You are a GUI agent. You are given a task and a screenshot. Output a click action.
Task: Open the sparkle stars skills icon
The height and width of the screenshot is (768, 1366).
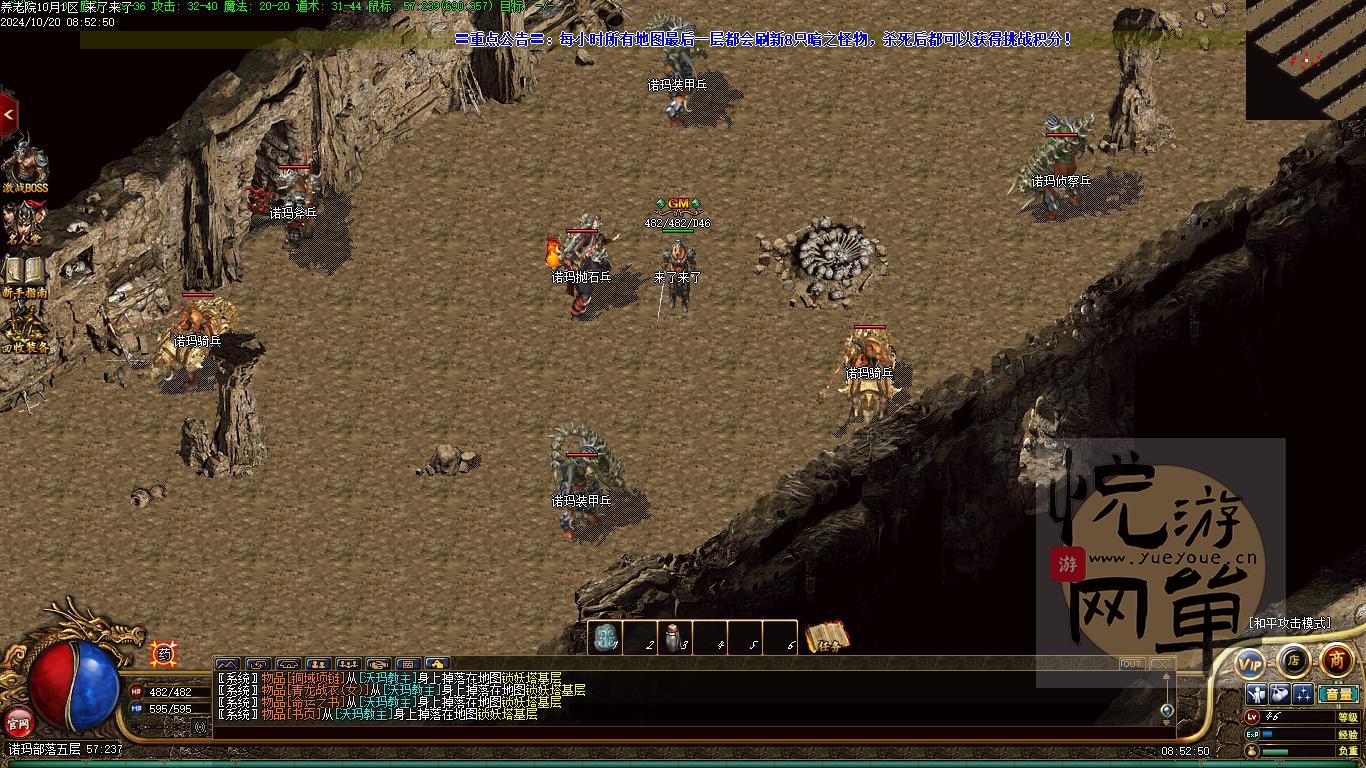point(1303,694)
